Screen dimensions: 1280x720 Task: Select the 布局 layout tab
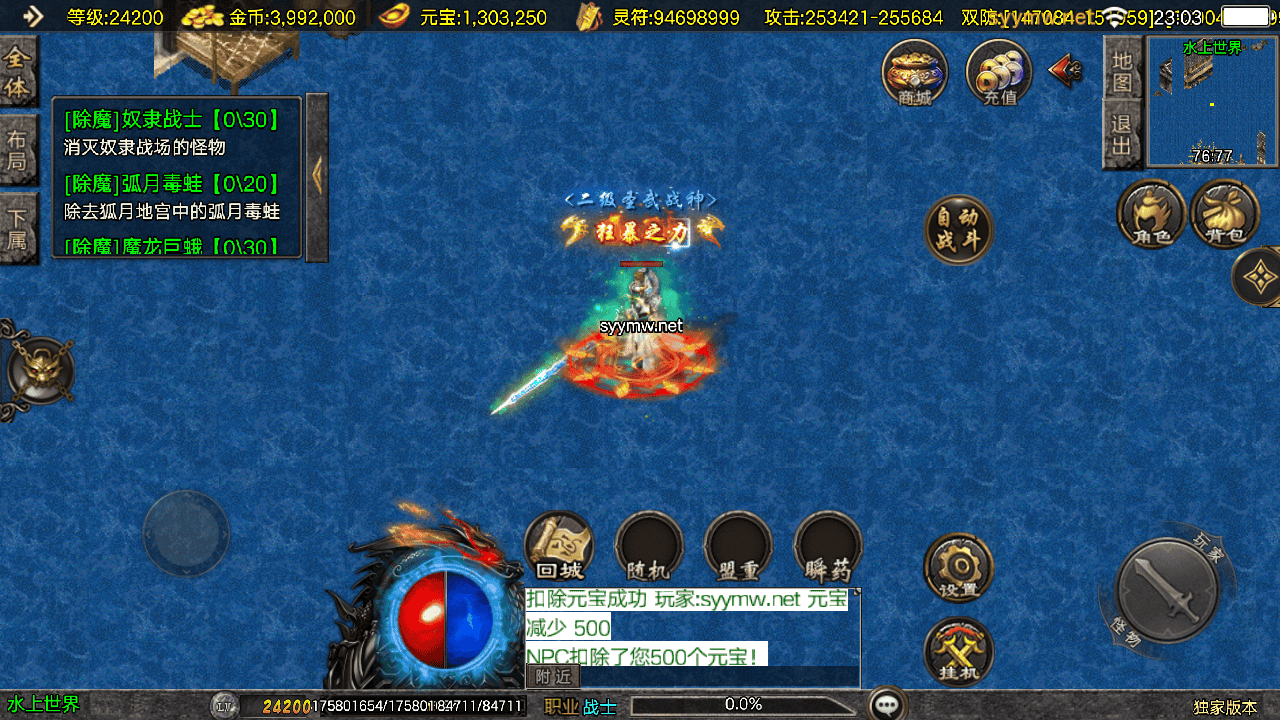17,150
